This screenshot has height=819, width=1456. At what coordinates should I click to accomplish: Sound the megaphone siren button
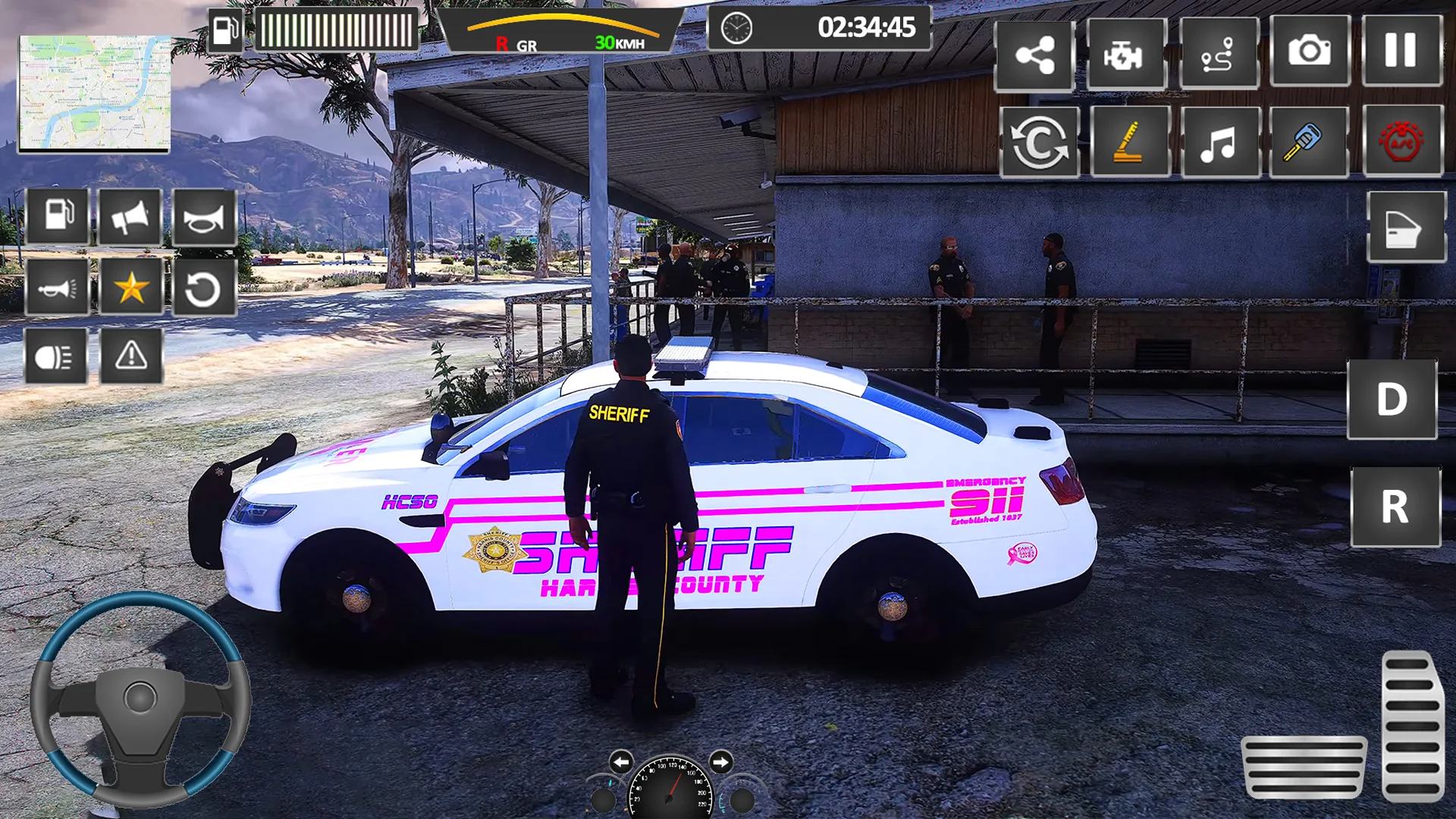(130, 217)
